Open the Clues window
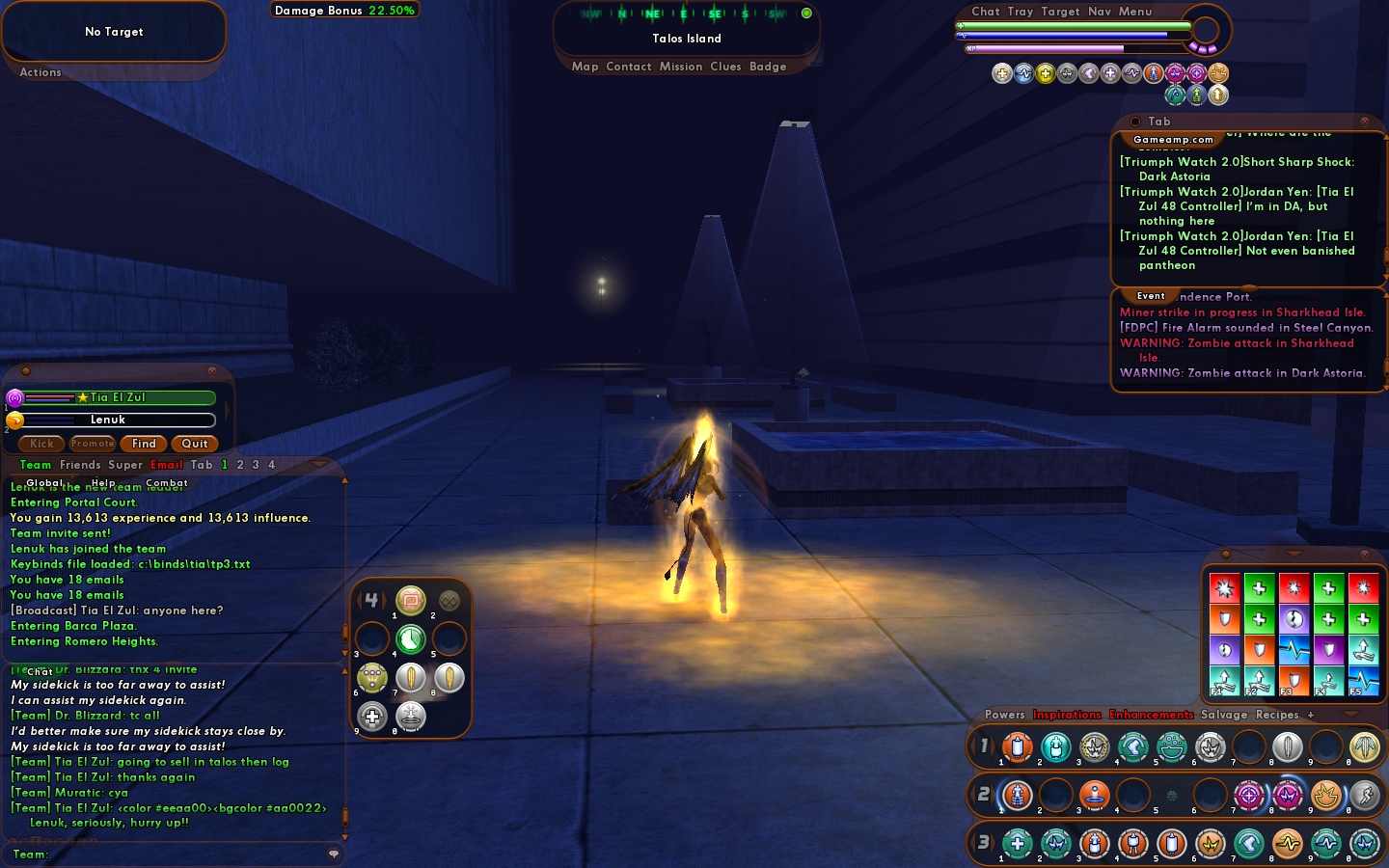 click(725, 67)
